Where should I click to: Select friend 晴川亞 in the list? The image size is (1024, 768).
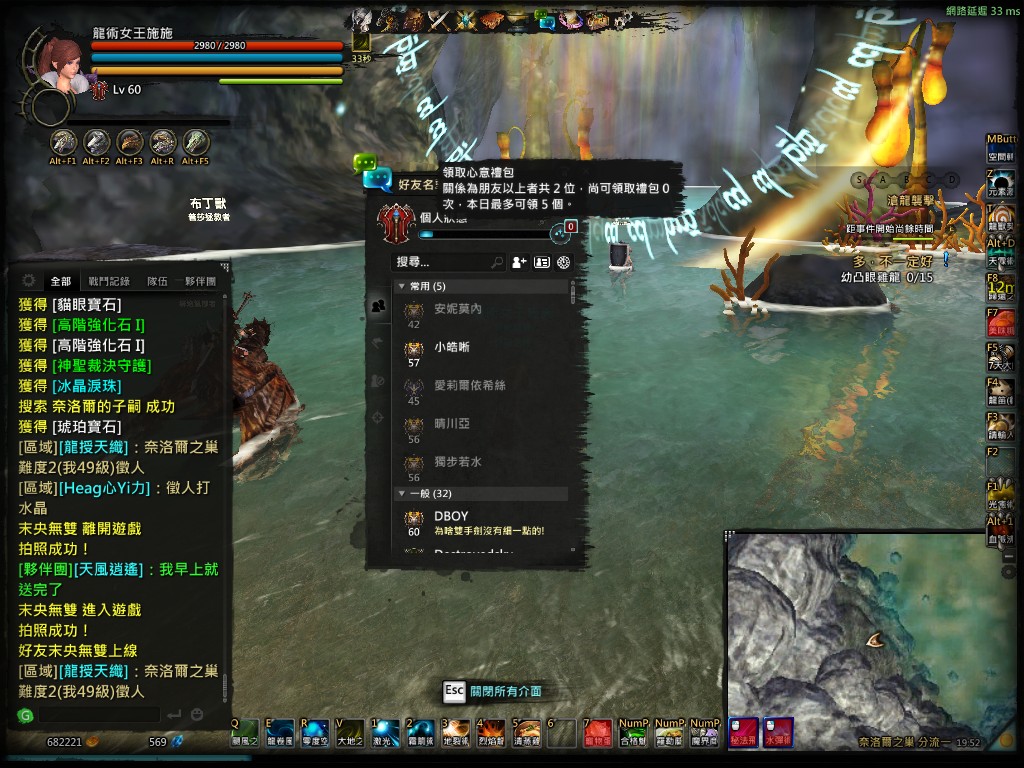(452, 424)
